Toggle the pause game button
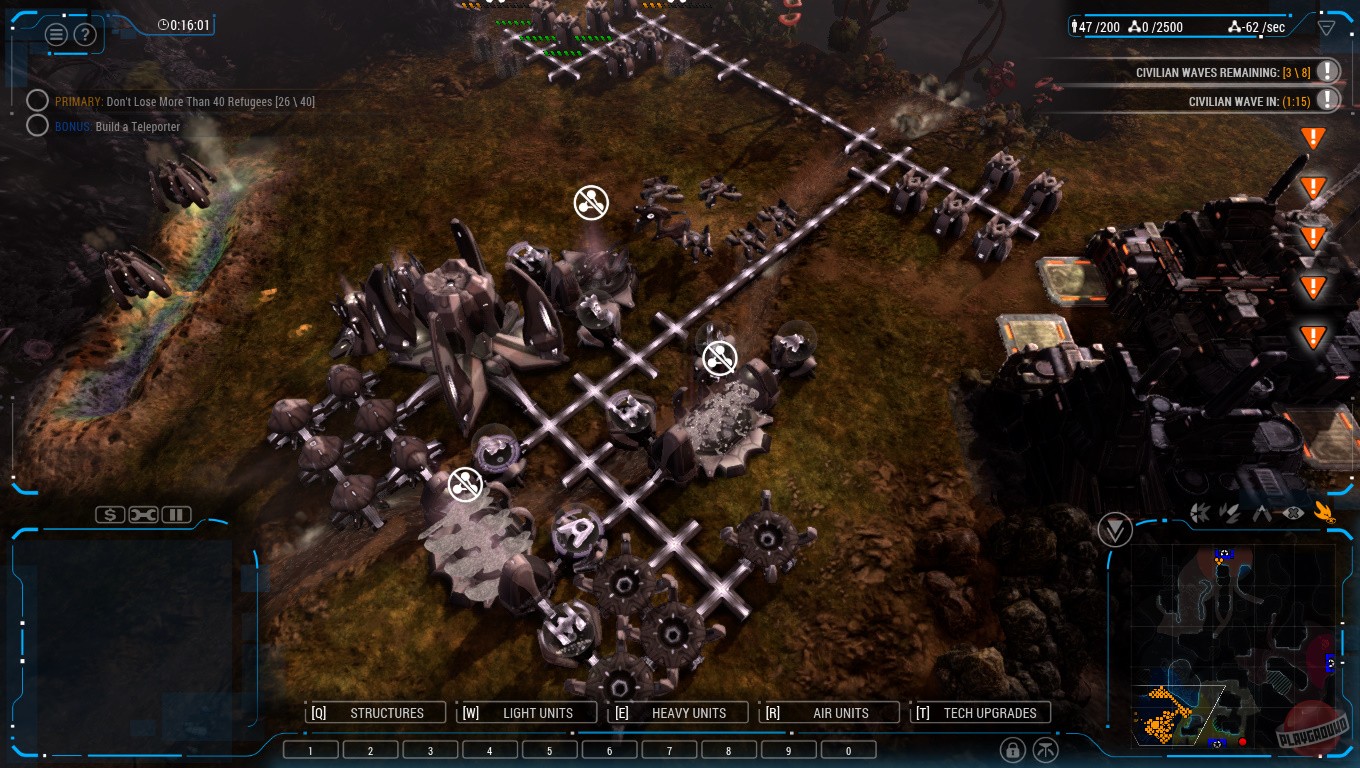The image size is (1360, 768). pos(176,514)
